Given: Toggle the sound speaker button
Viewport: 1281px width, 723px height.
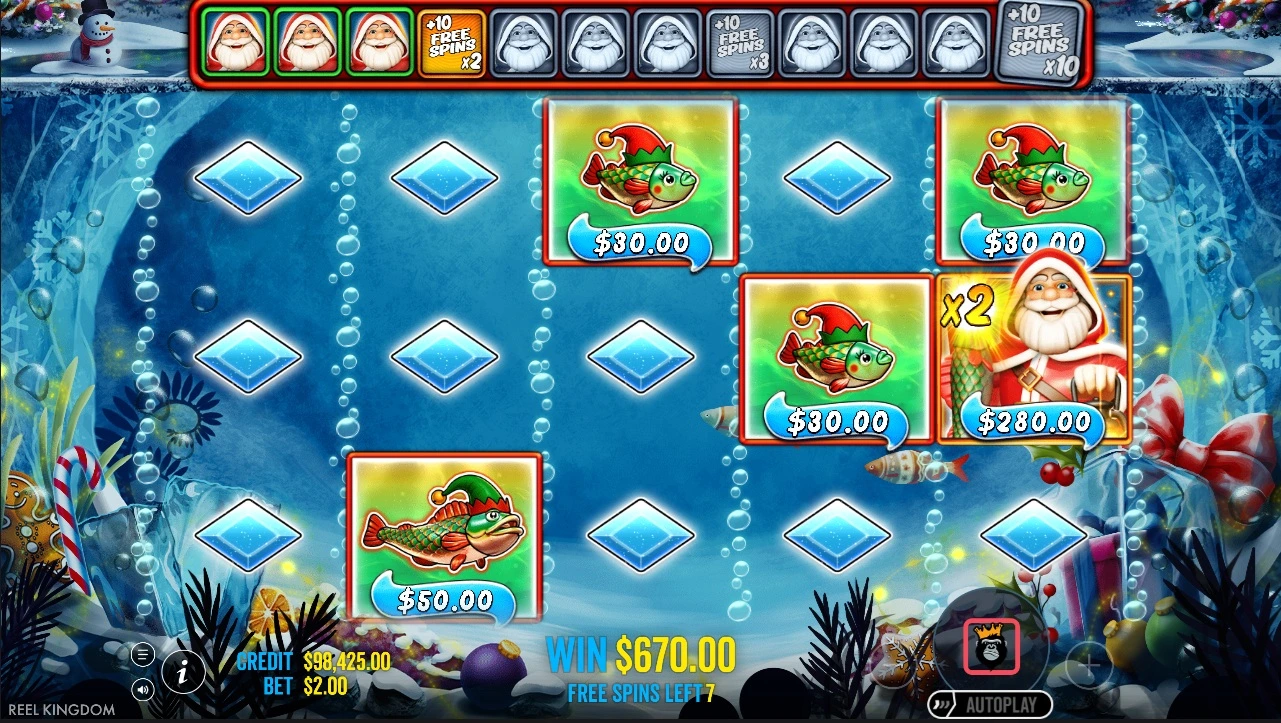Looking at the screenshot, I should pyautogui.click(x=143, y=688).
